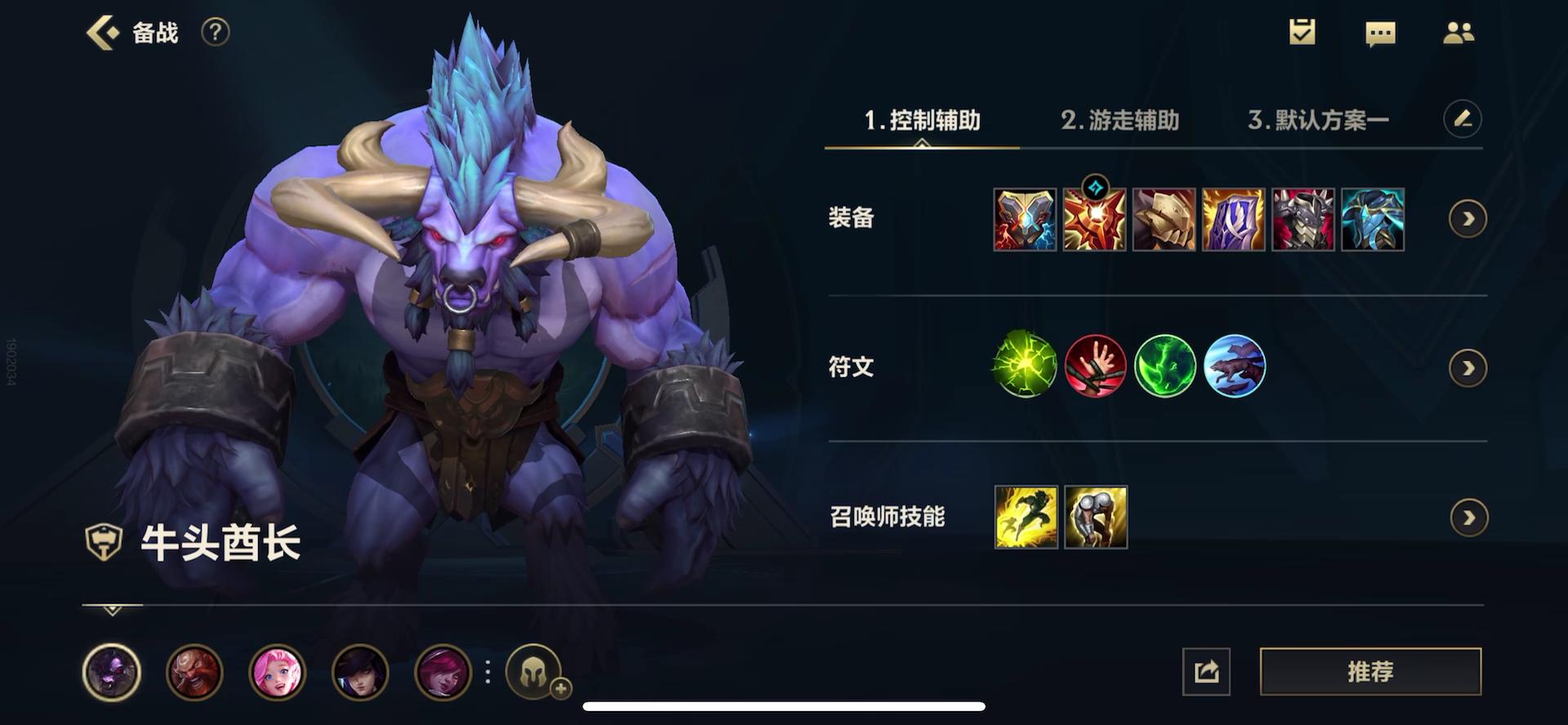Click the Flash summoner spell icon
1568x725 pixels.
pos(1026,517)
